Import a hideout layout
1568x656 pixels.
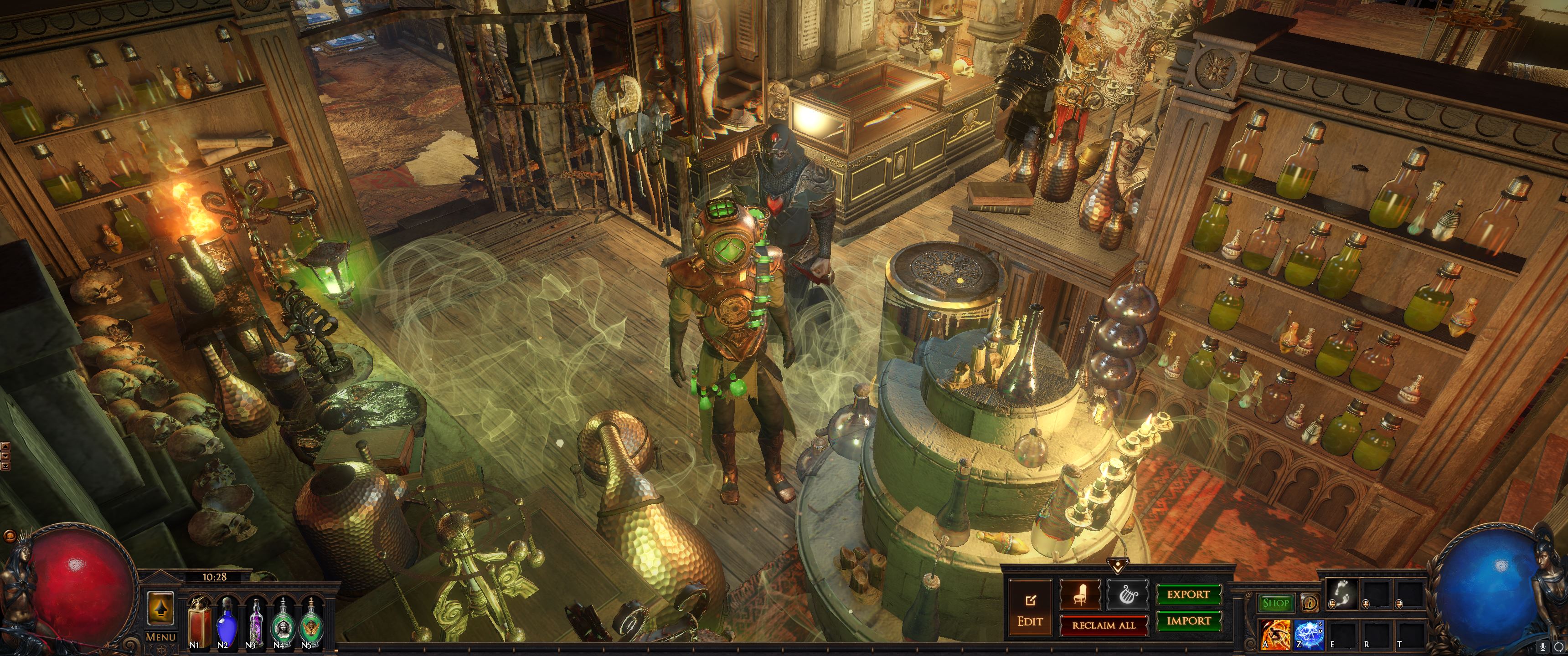click(1188, 621)
